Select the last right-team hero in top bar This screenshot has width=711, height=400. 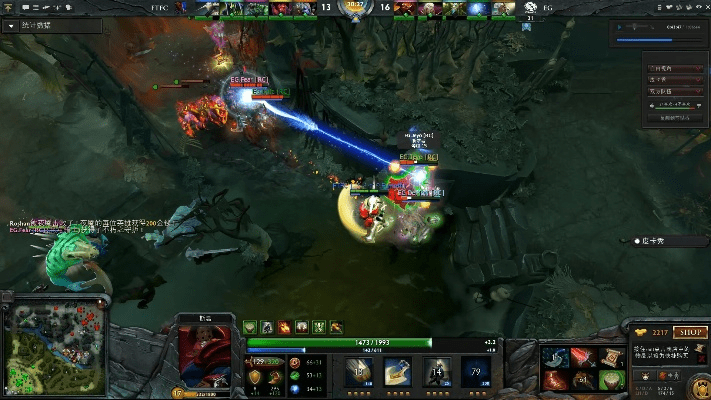pos(503,8)
